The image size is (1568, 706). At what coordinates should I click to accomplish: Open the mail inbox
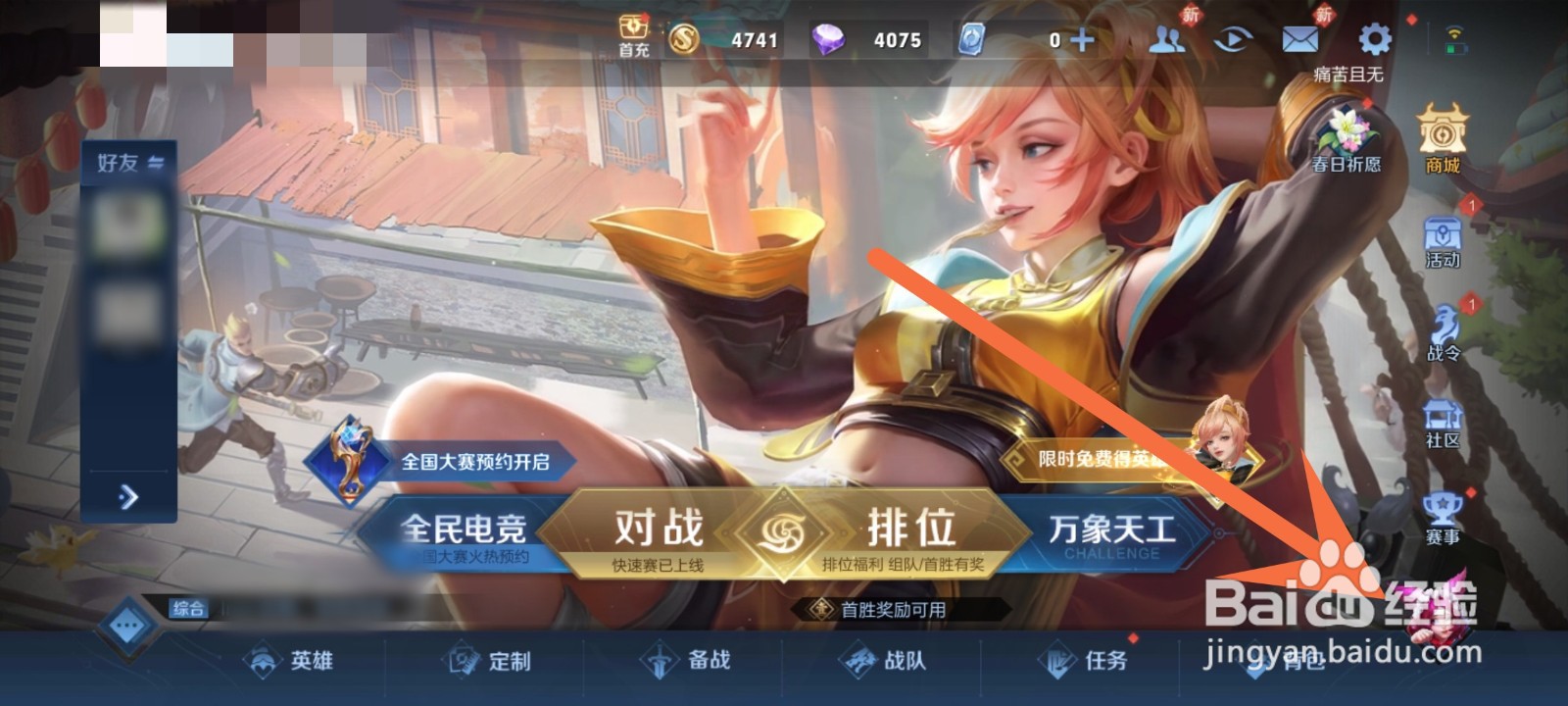point(1300,37)
